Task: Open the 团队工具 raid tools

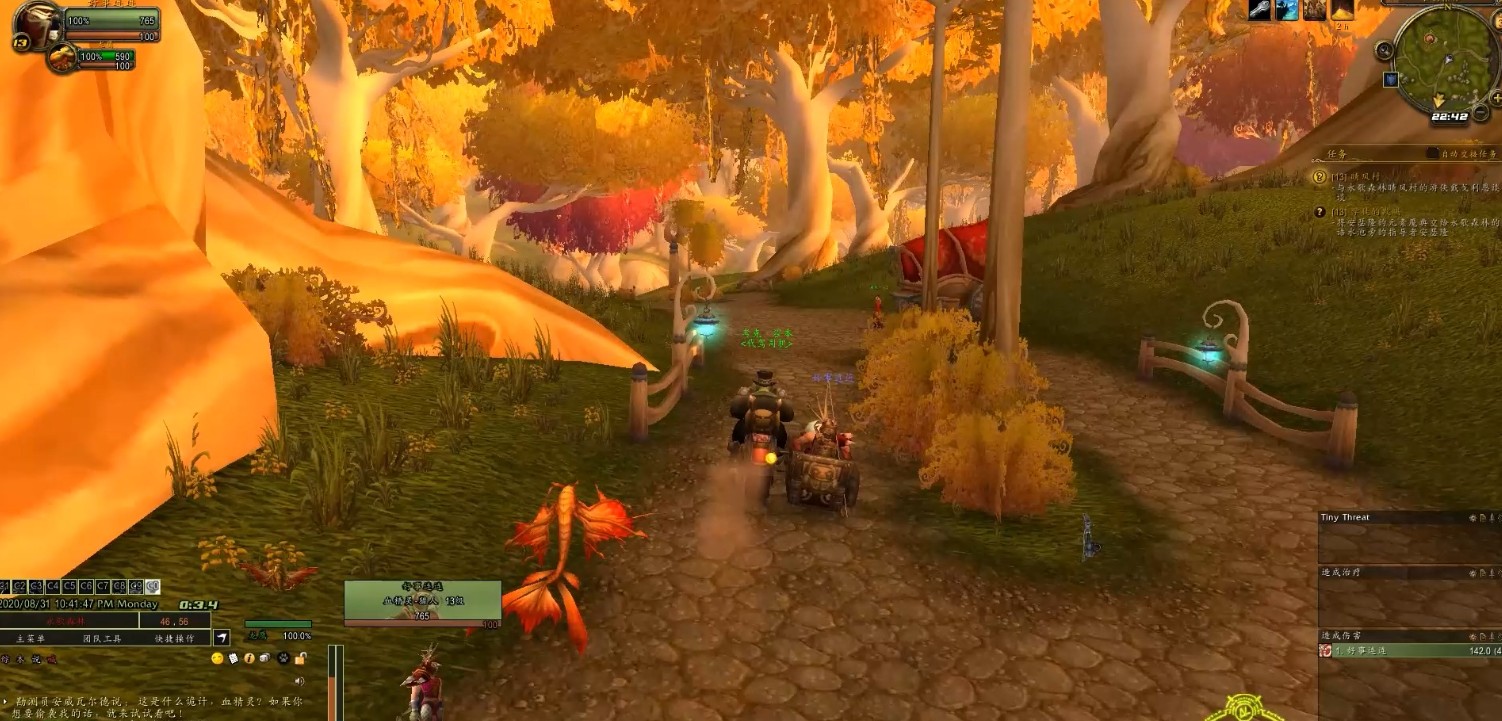Action: coord(102,638)
